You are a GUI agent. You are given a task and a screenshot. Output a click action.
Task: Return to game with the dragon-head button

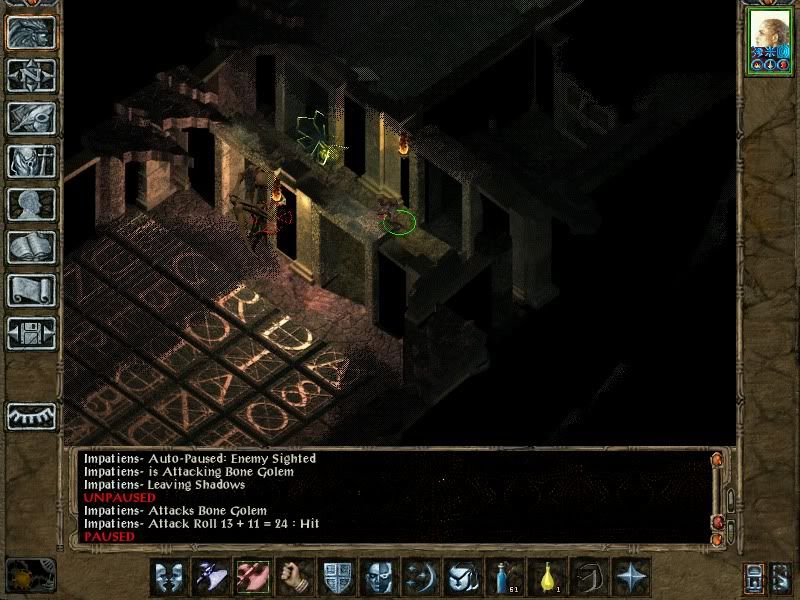pos(31,33)
